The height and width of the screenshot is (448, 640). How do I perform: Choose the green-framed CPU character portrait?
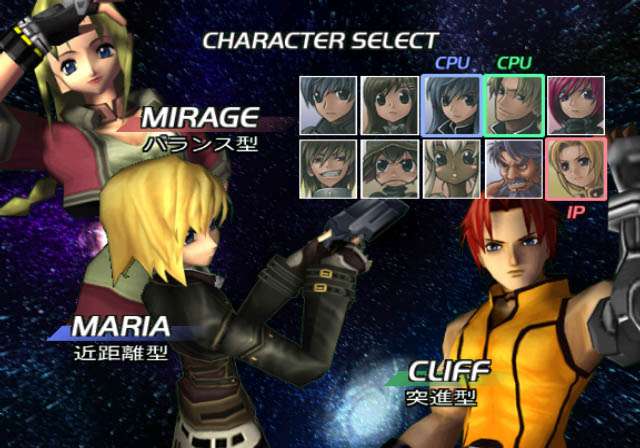pos(513,105)
